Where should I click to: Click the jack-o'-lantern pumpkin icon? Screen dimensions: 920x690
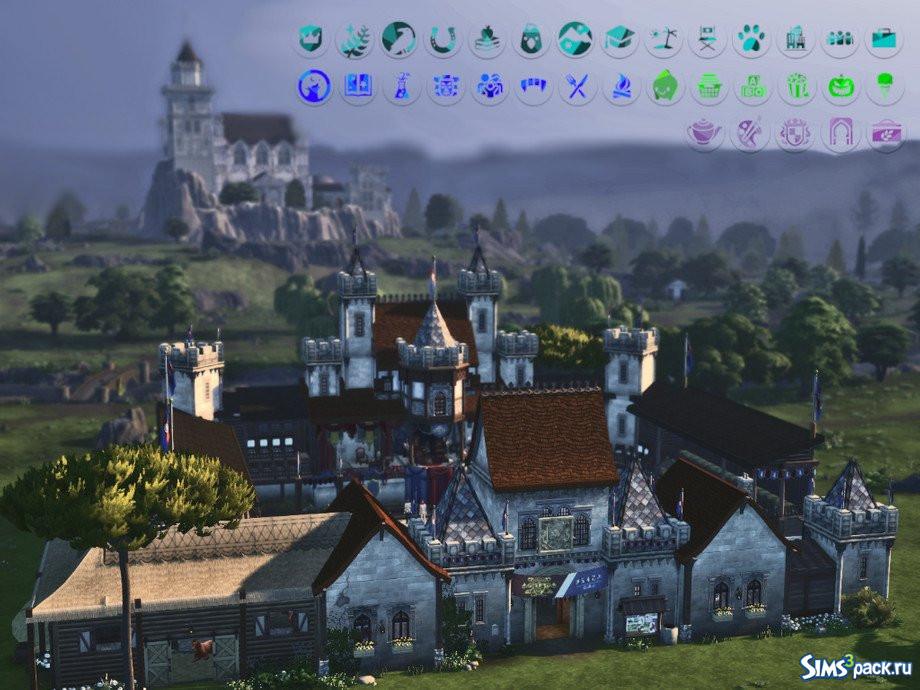(x=841, y=86)
